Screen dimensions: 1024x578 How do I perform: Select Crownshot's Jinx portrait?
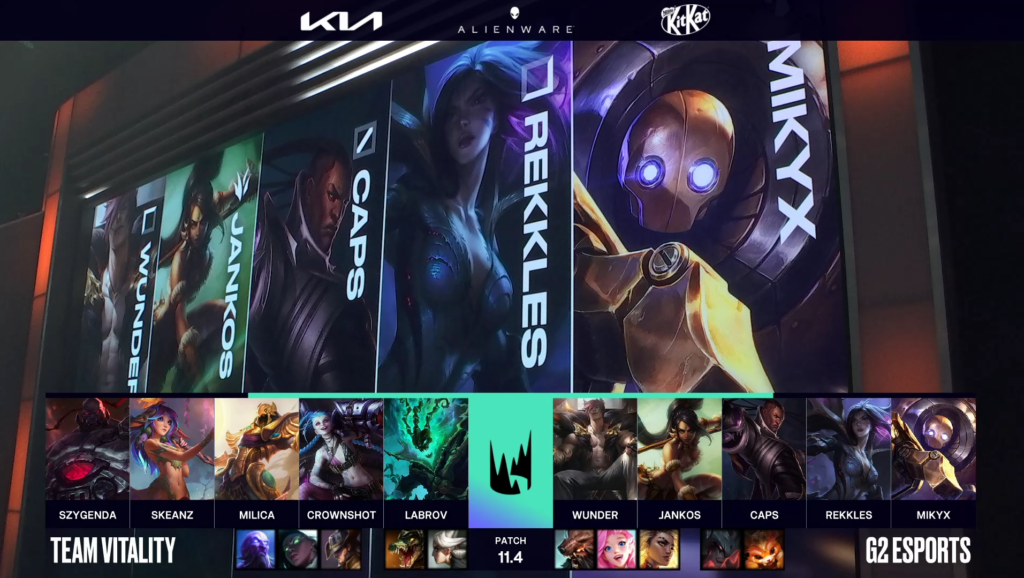pos(341,449)
